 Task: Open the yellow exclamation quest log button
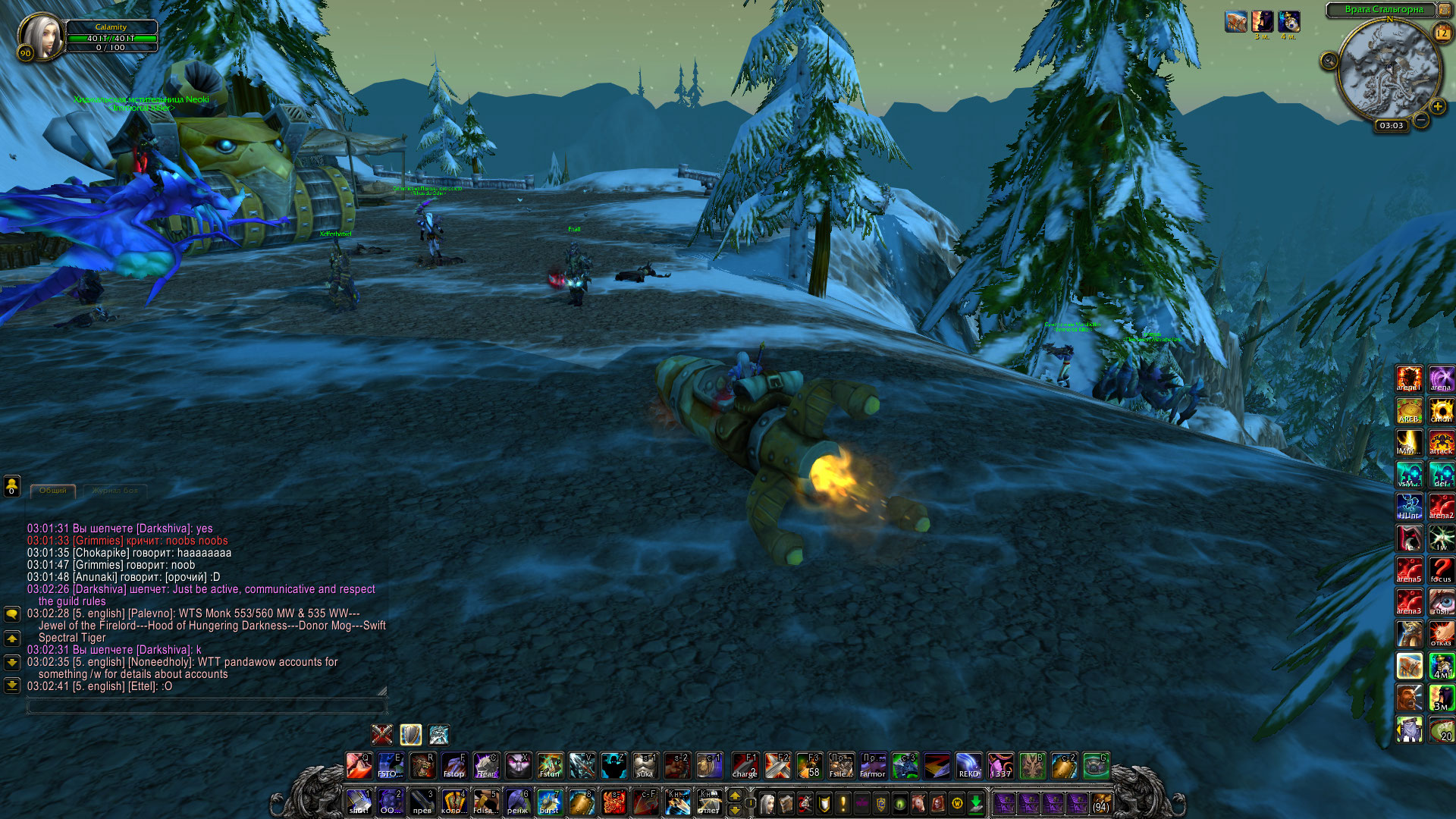pos(843,803)
